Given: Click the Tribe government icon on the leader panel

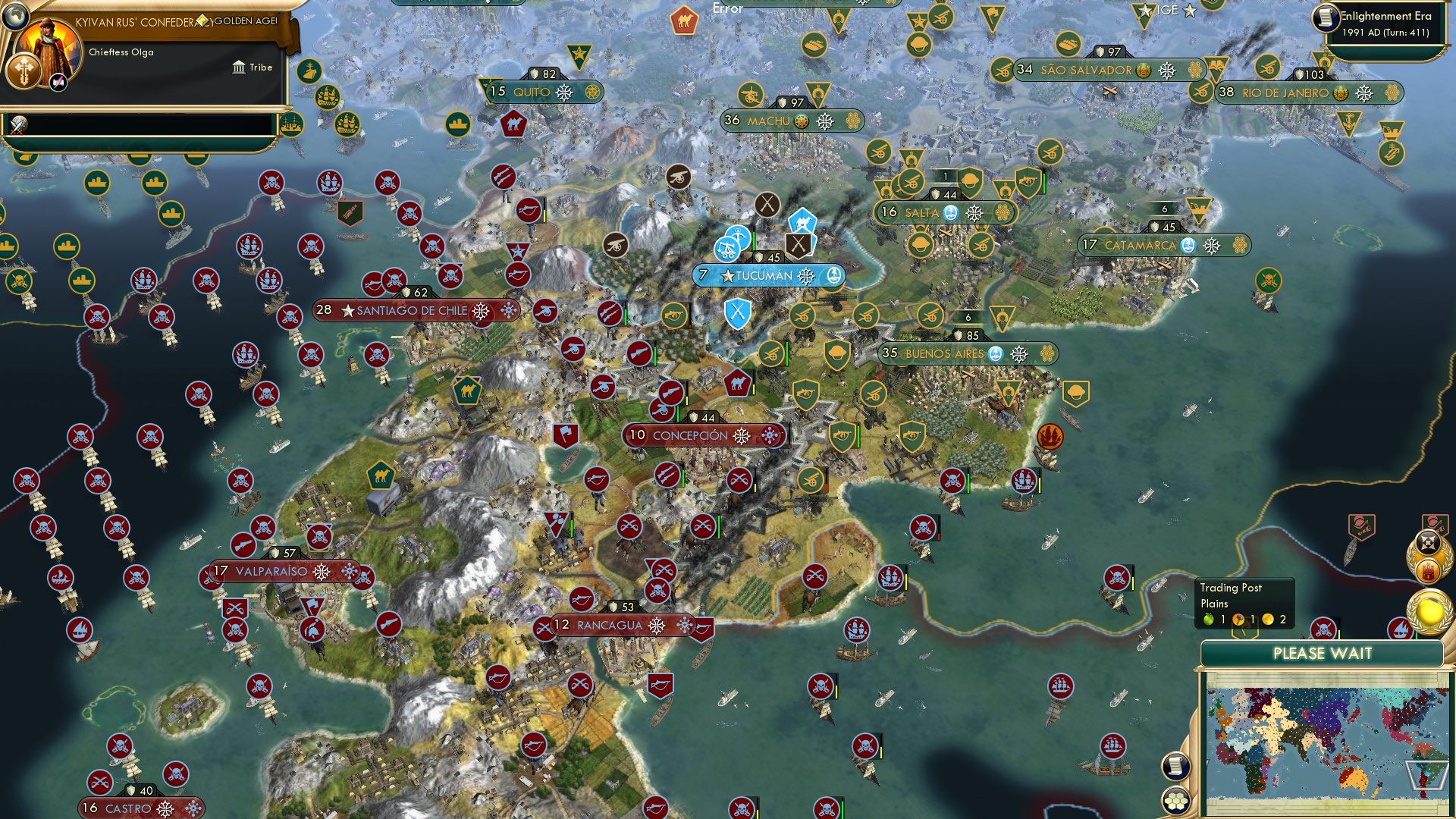Looking at the screenshot, I should point(239,67).
